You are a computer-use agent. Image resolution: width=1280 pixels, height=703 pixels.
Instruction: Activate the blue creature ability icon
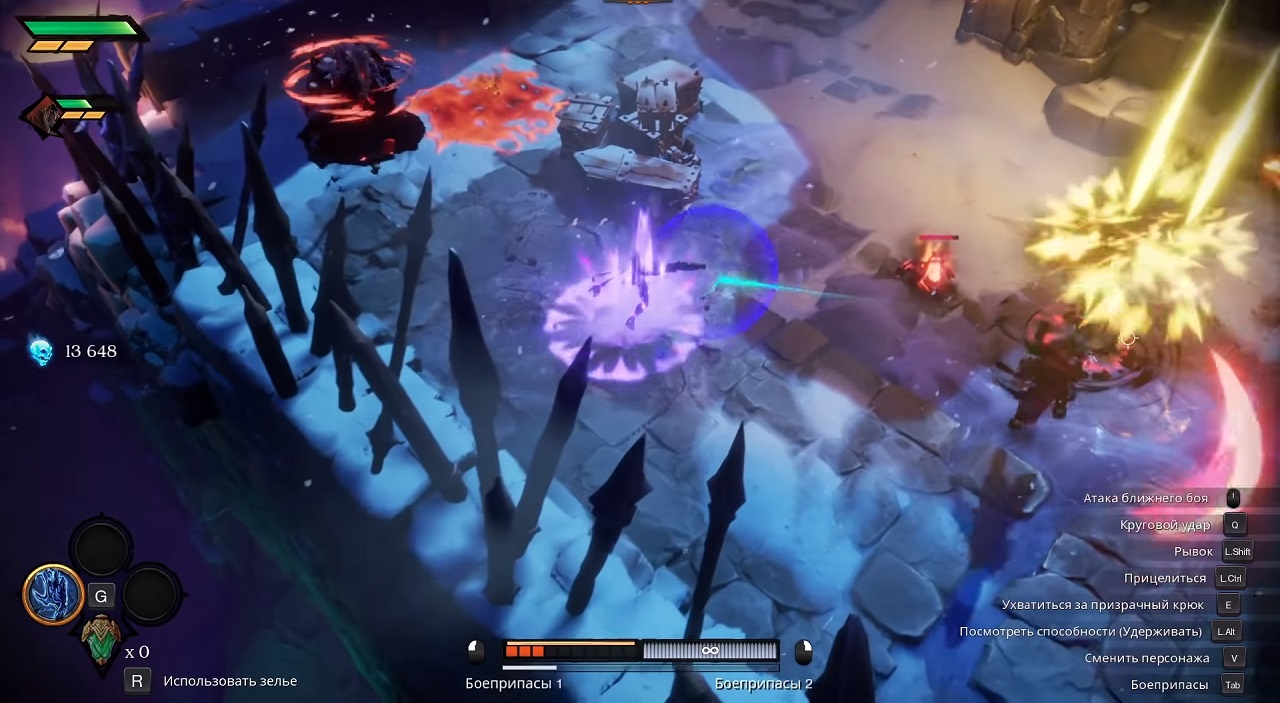click(x=52, y=594)
